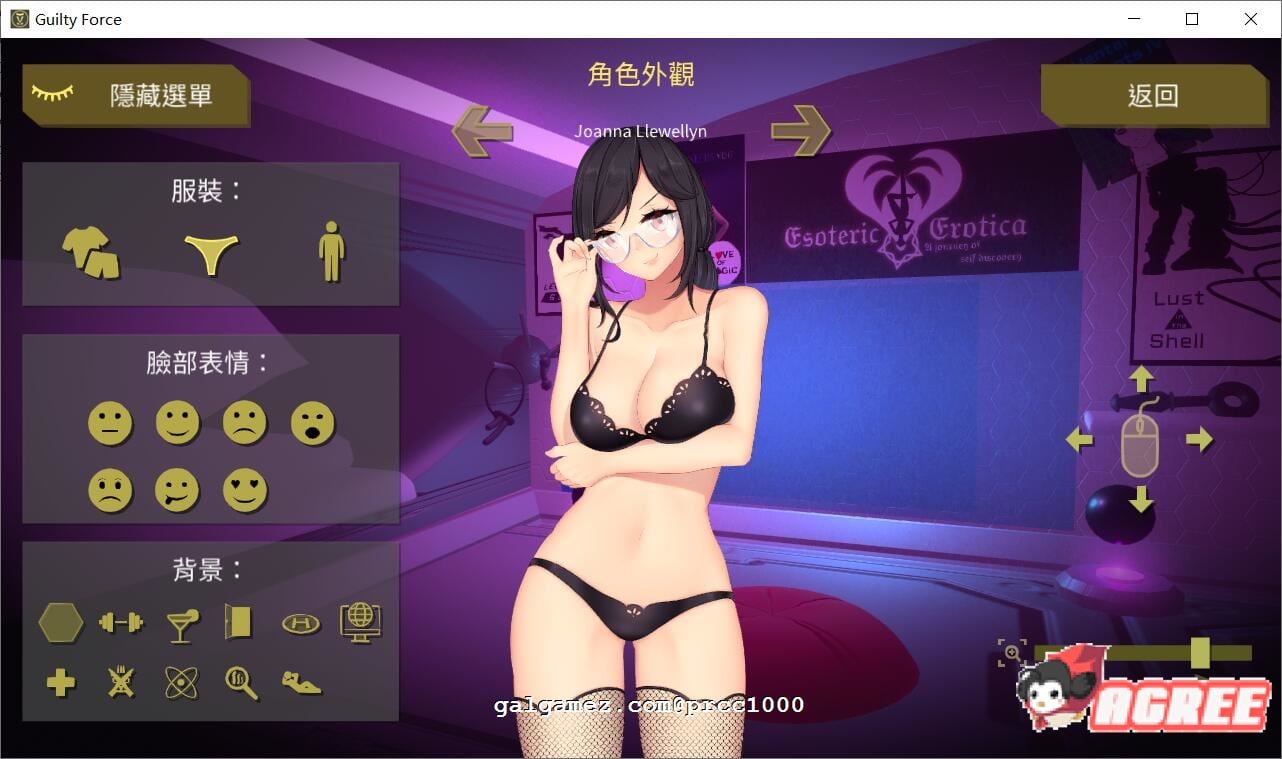Select the shirt clothing icon

(x=89, y=251)
